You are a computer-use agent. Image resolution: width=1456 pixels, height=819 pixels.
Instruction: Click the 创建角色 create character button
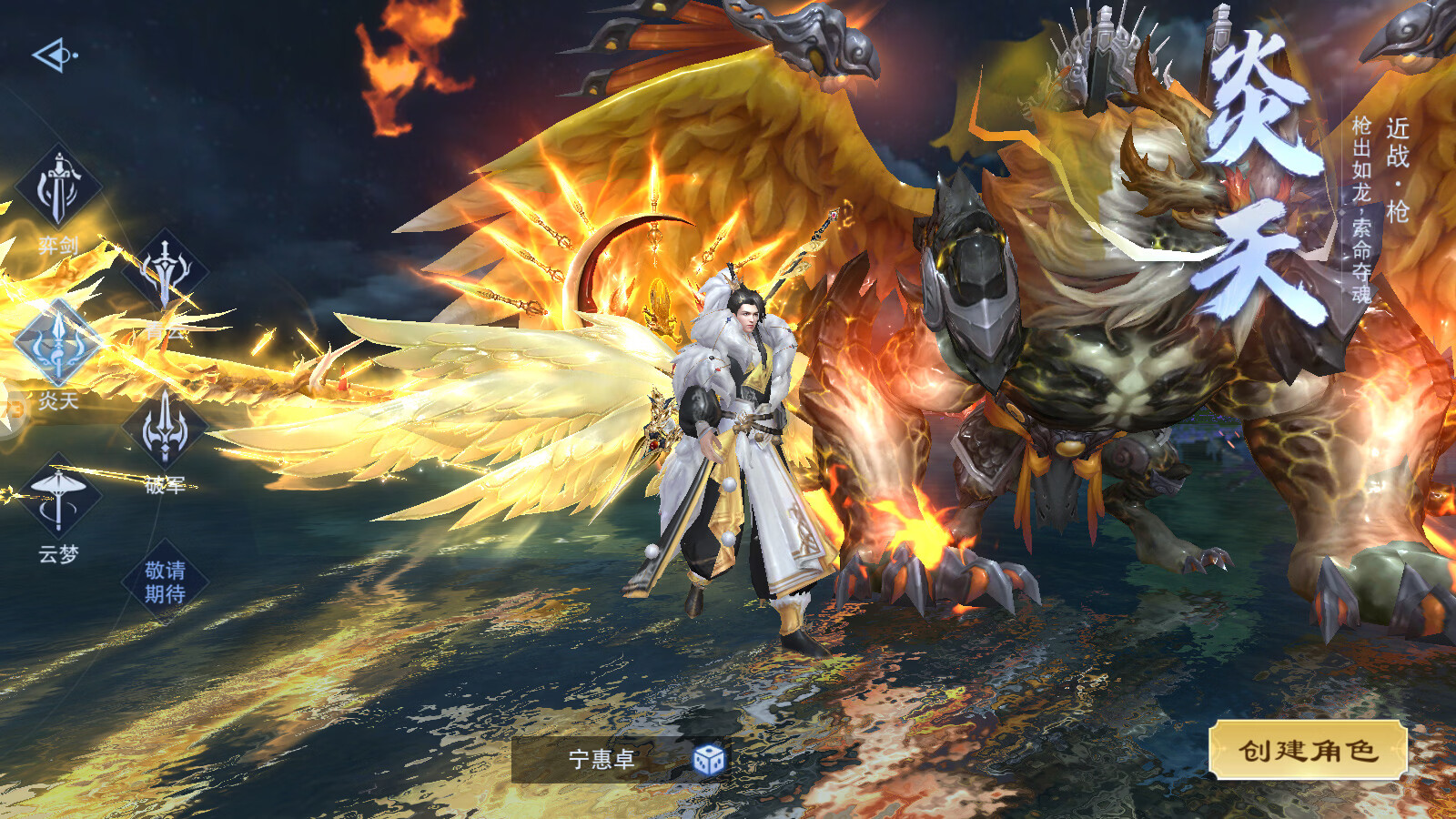[x=1308, y=750]
